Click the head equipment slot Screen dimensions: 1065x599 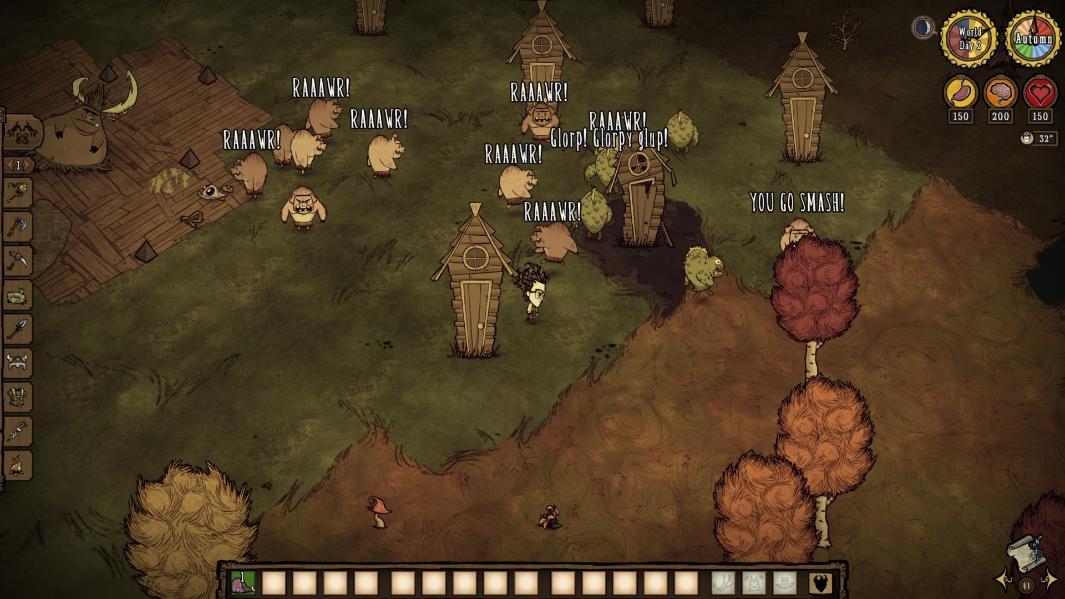(x=785, y=583)
